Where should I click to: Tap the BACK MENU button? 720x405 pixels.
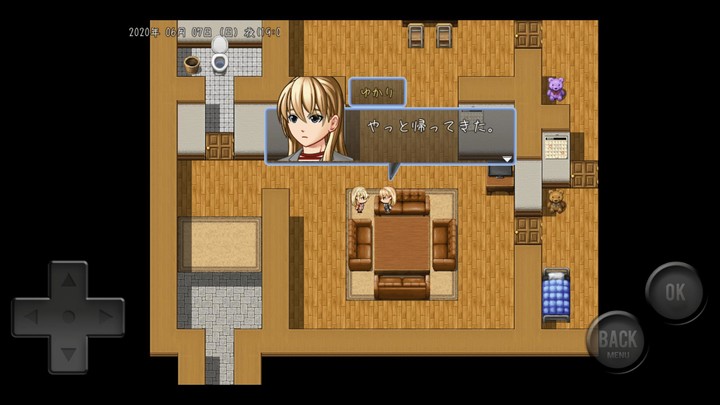[617, 341]
